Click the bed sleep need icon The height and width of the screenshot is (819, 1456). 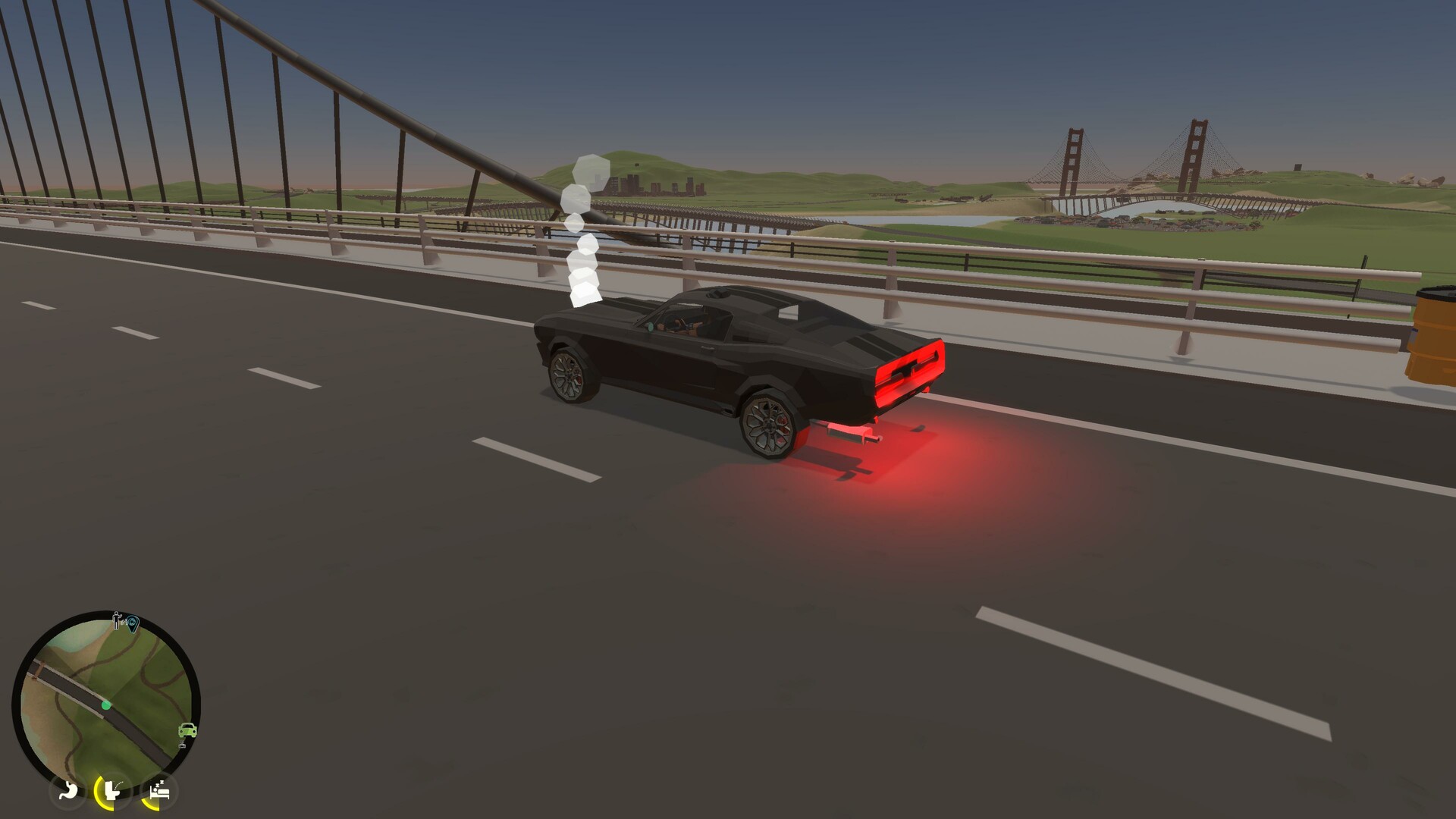(161, 791)
